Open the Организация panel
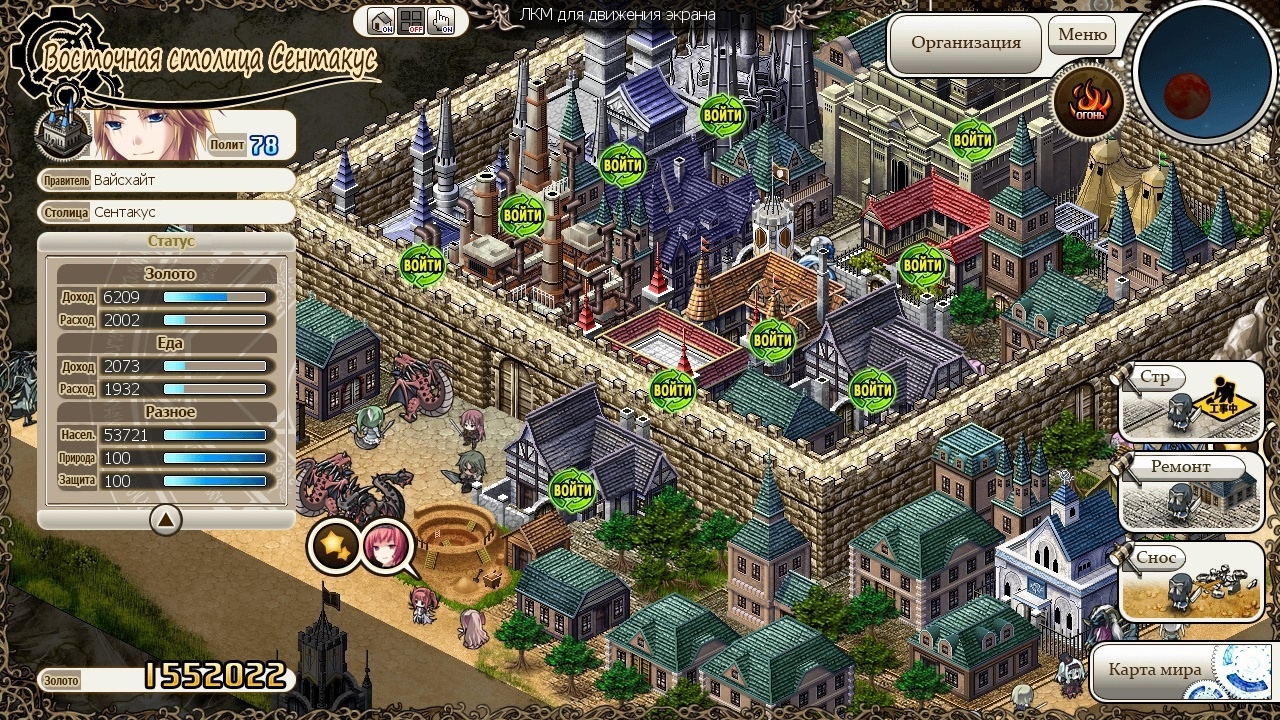Screen dimensions: 1280x720 (x=965, y=43)
